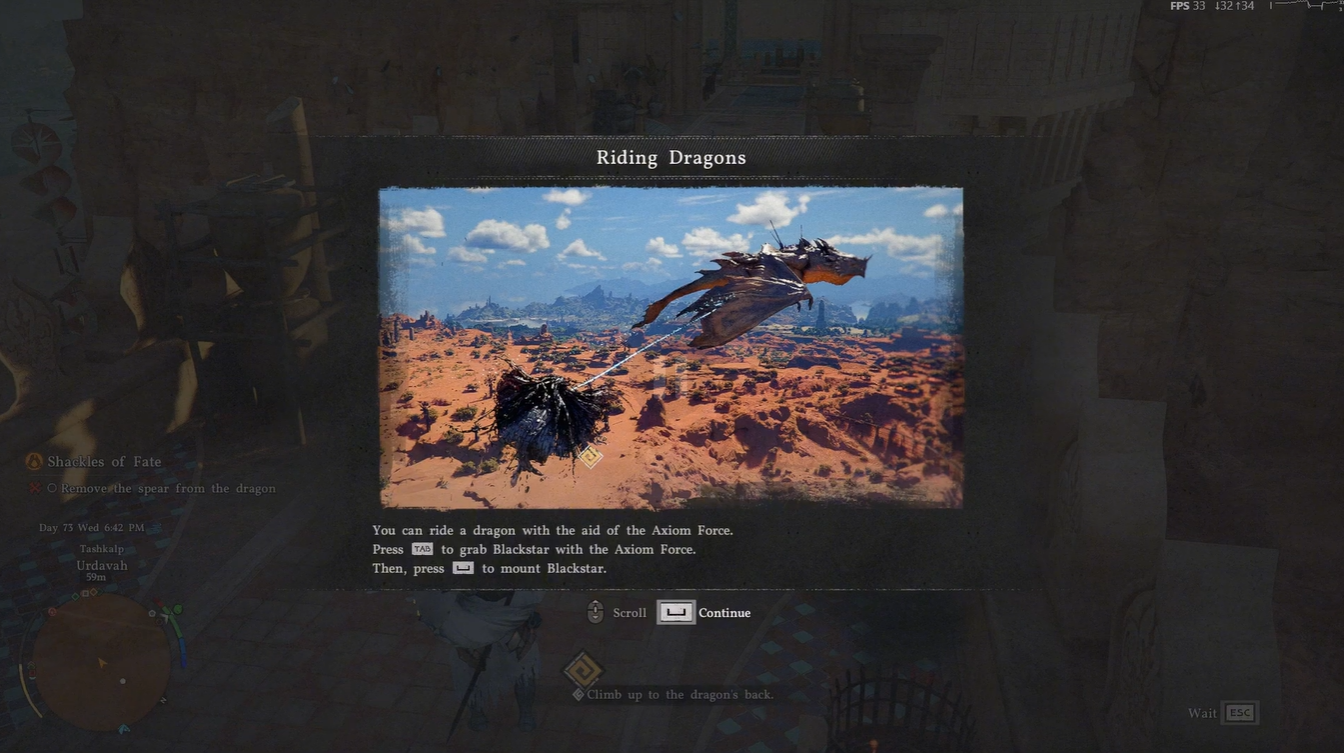This screenshot has height=753, width=1344.
Task: Click the Urdavah destination label
Action: pos(102,565)
